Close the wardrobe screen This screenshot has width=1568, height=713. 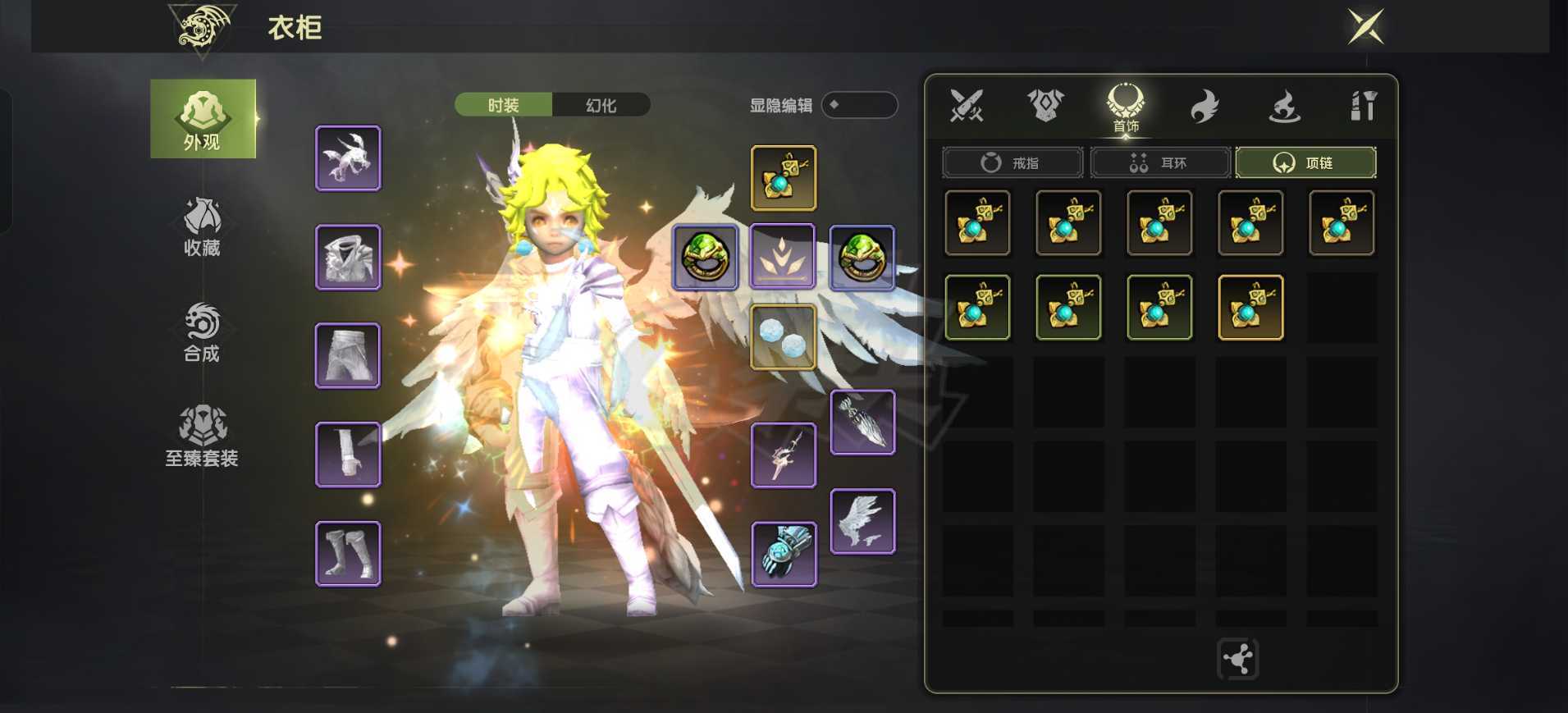[x=1366, y=27]
